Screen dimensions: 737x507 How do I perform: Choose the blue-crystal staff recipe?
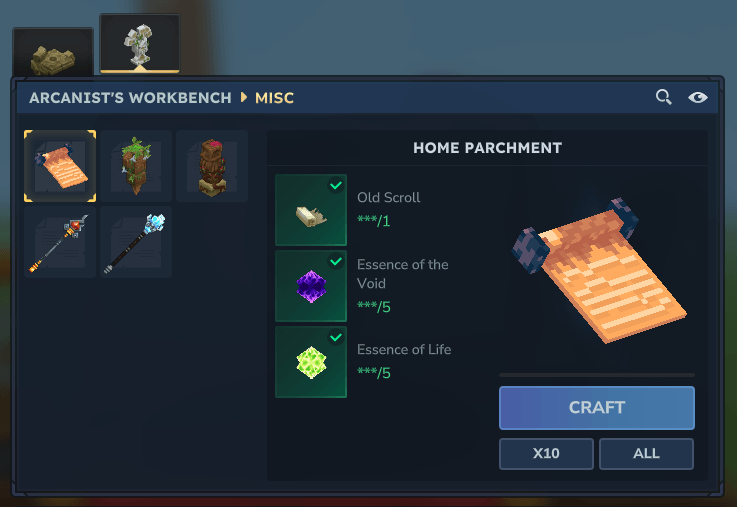135,243
